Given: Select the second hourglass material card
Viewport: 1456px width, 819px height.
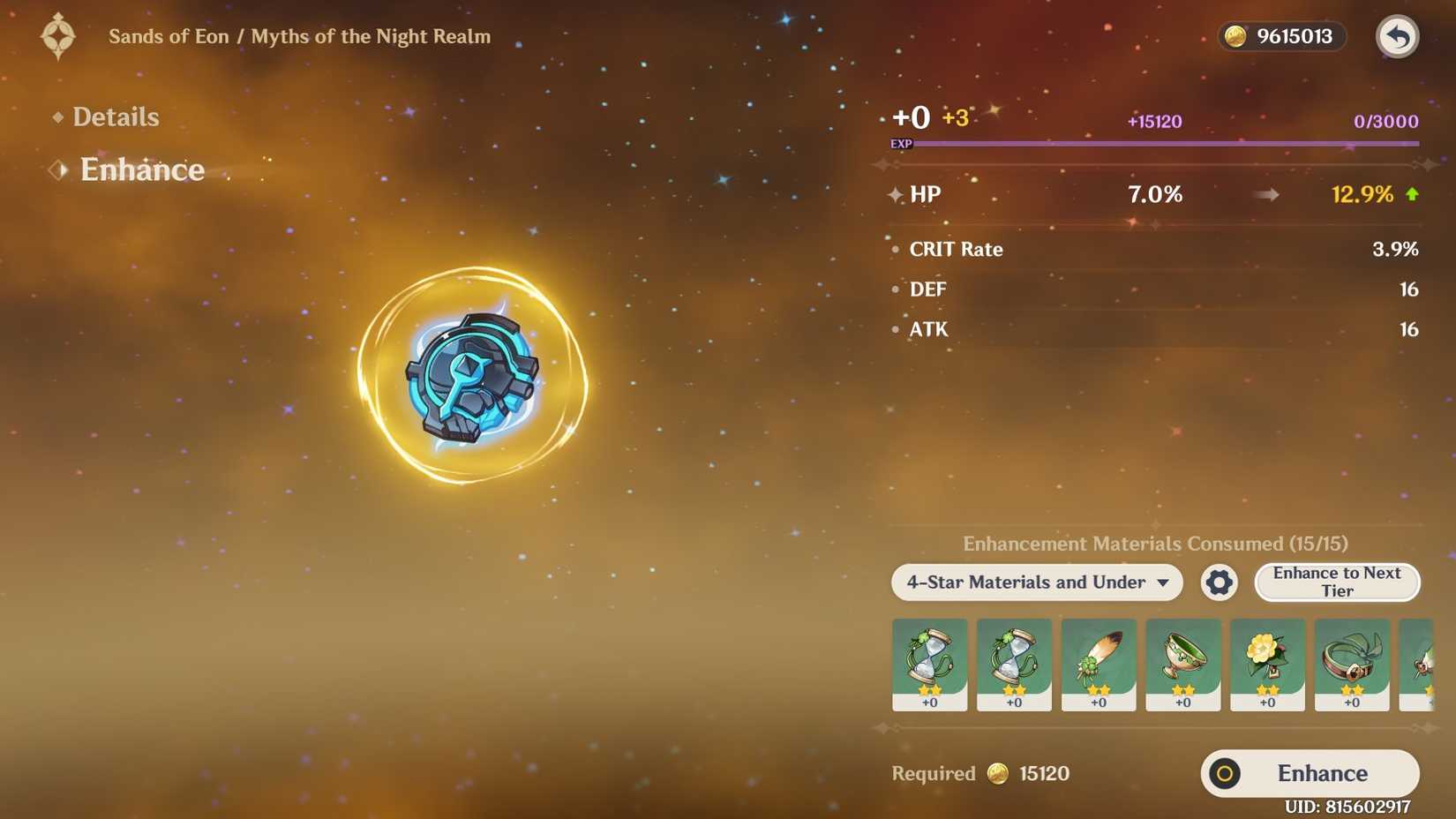Looking at the screenshot, I should click(x=1014, y=665).
